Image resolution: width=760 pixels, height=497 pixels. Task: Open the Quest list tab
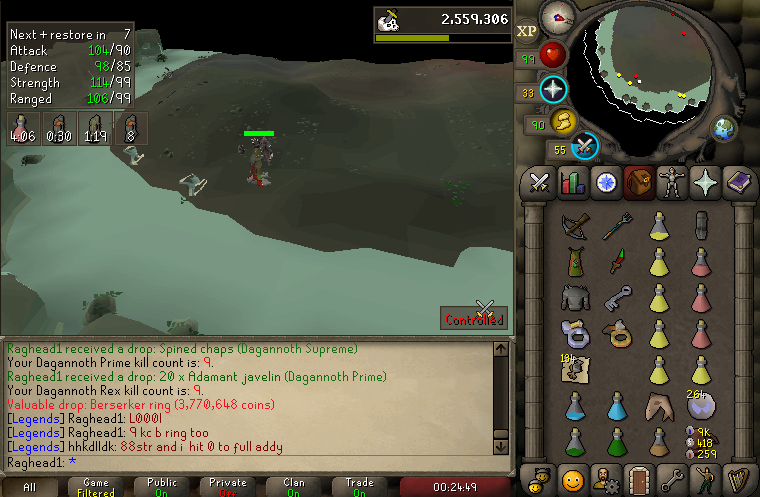(606, 183)
